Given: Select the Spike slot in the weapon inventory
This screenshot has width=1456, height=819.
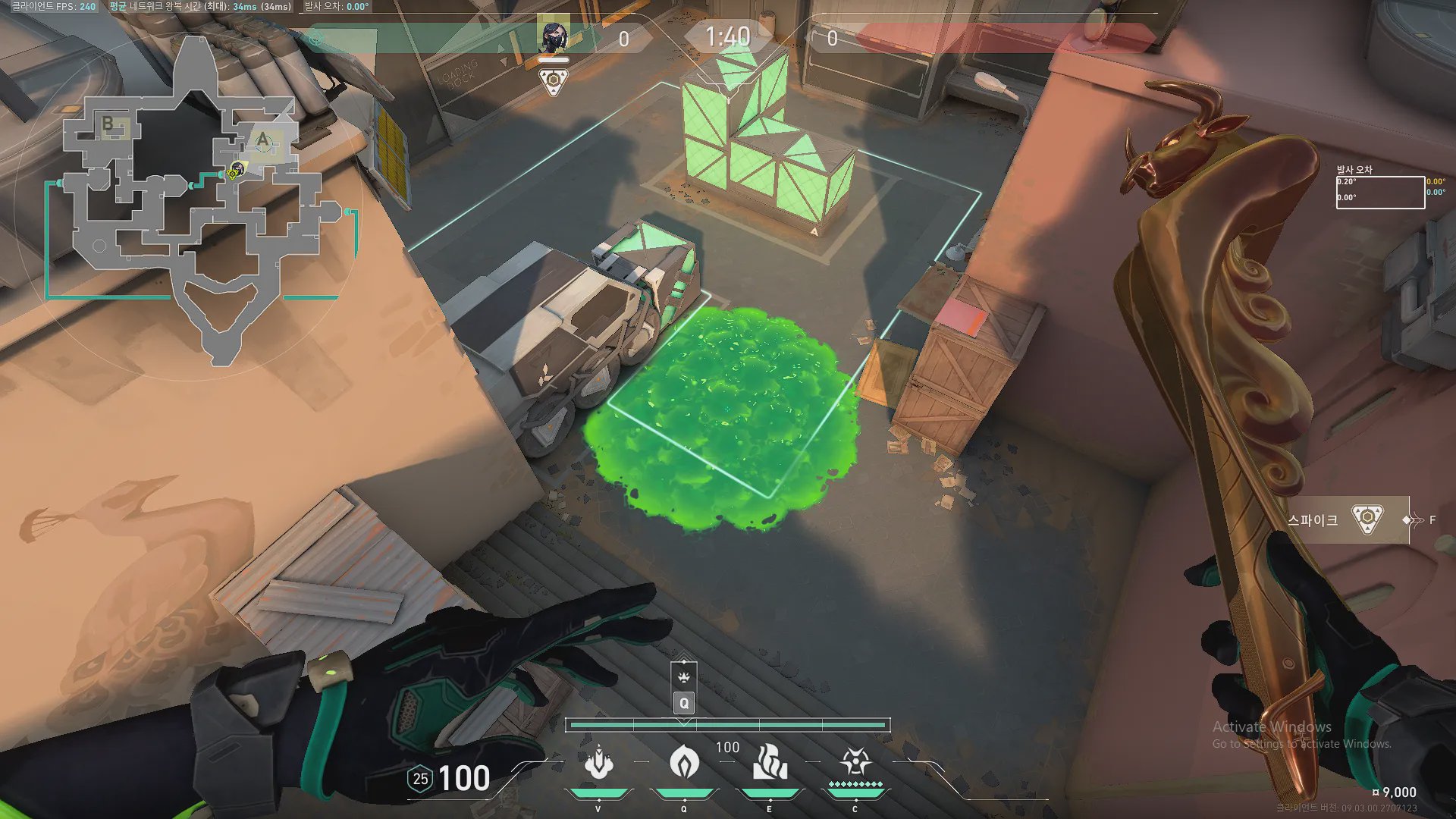Looking at the screenshot, I should (x=1347, y=520).
